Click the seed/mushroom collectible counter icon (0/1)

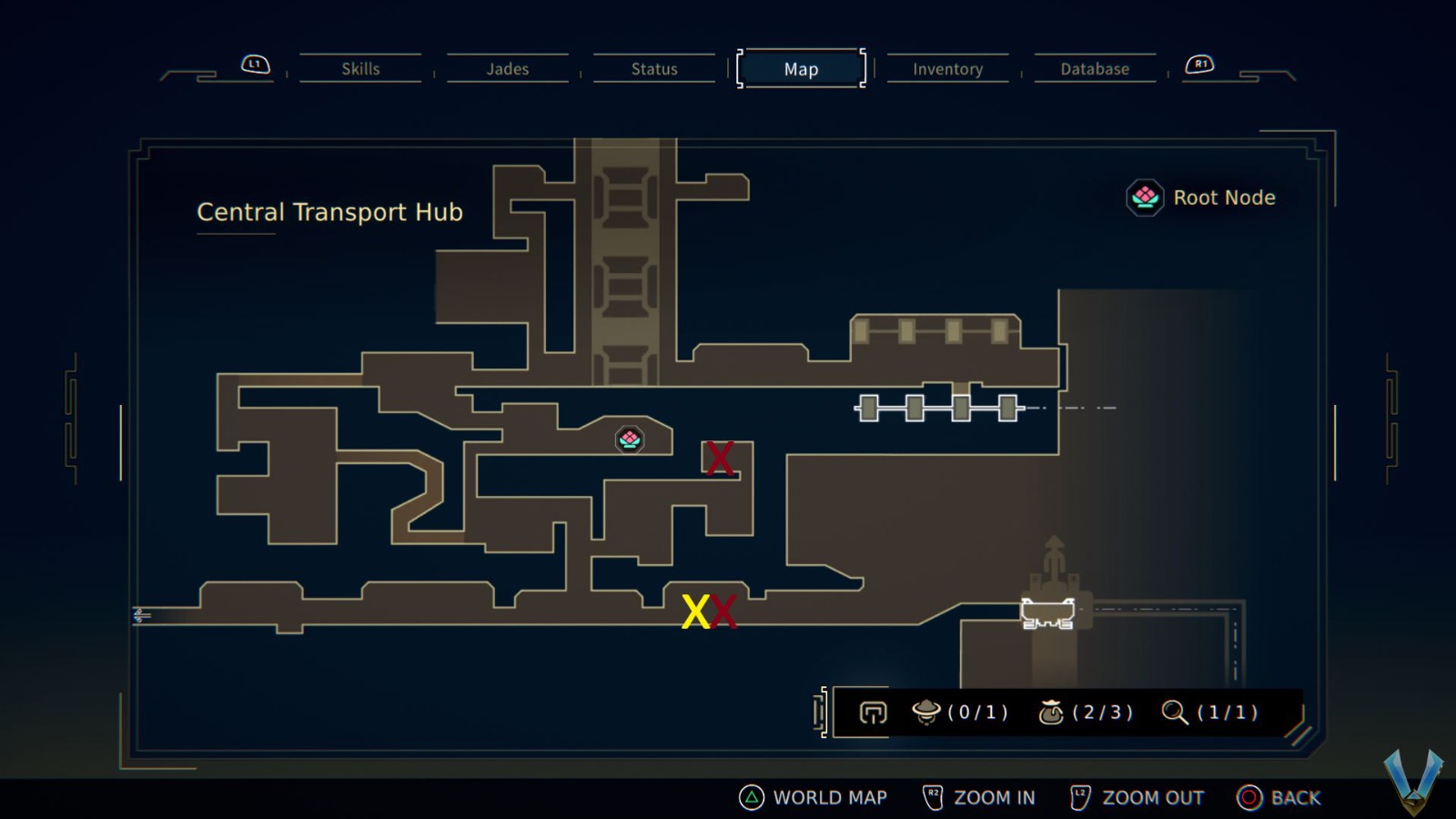tap(926, 713)
